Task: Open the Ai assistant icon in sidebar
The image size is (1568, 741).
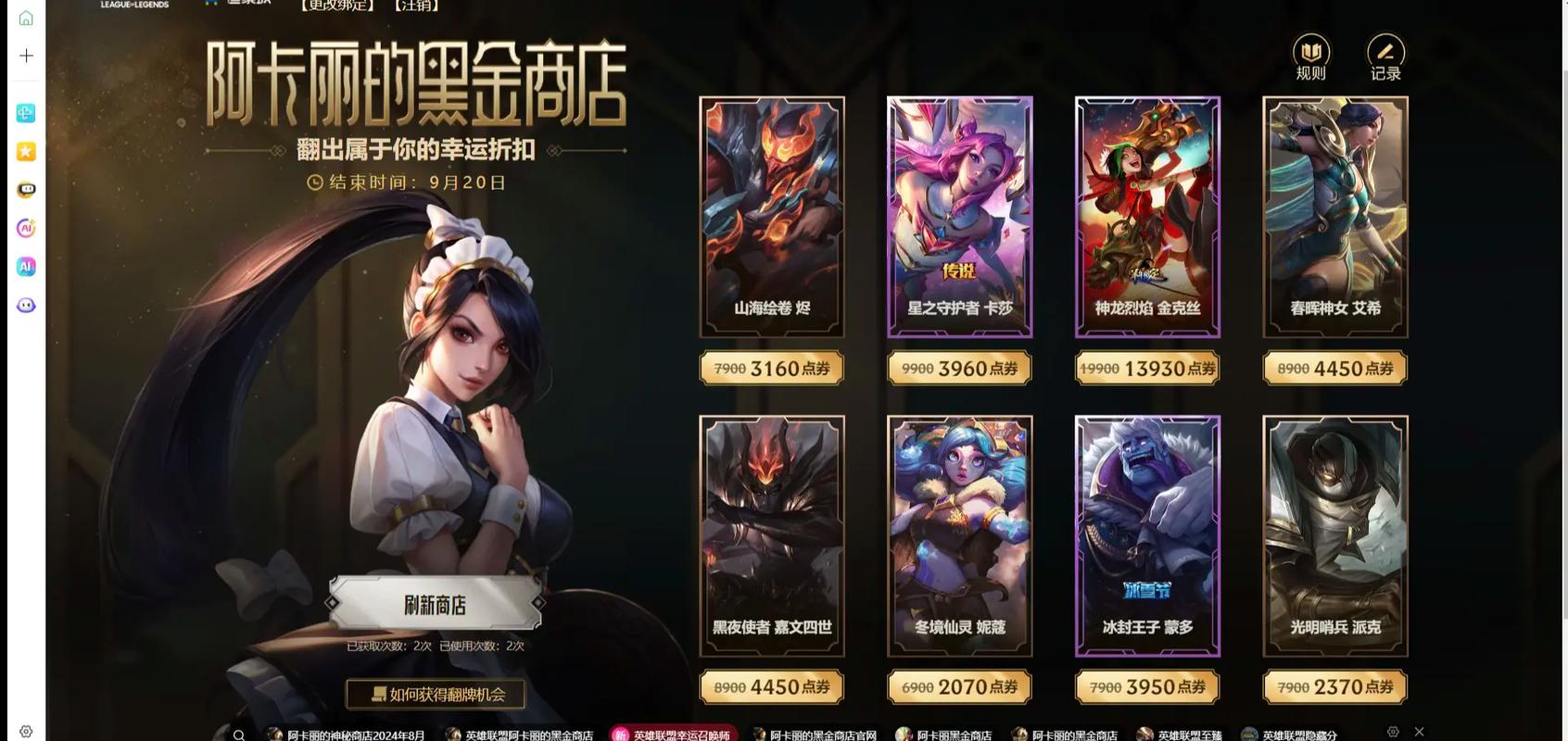Action: (25, 228)
